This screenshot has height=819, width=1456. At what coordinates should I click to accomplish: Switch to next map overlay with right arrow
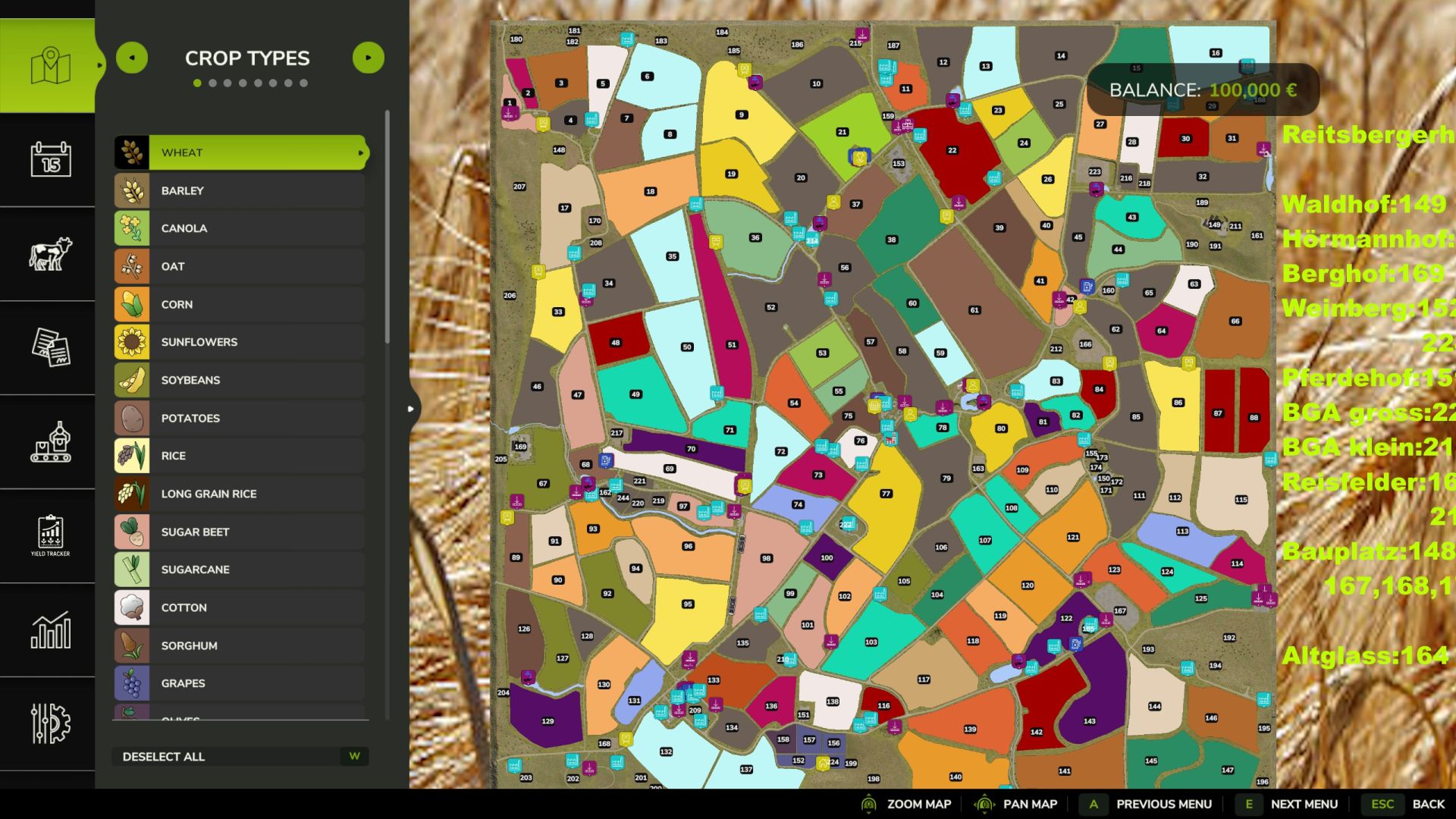click(369, 57)
